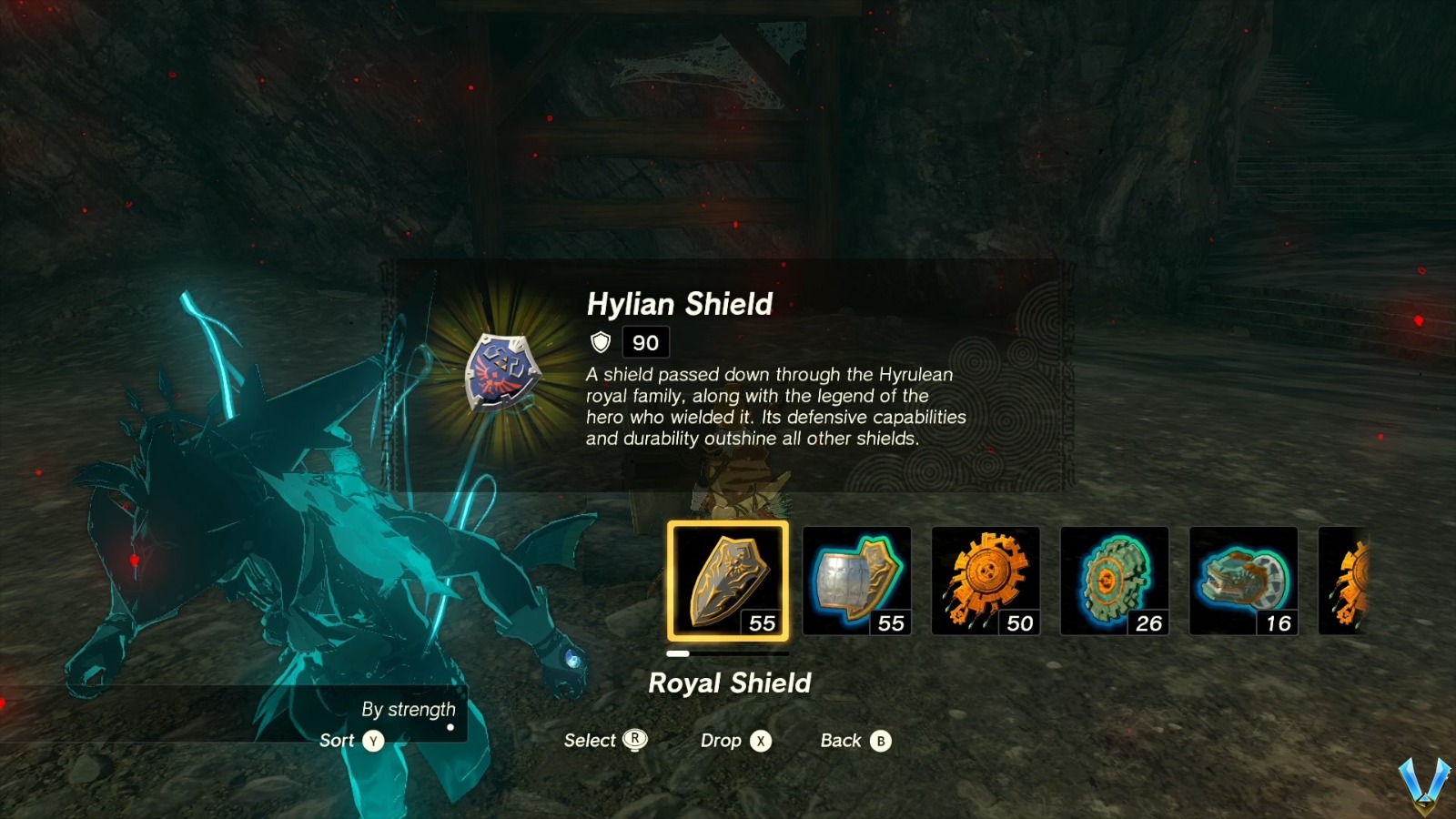Select the highlighted Royal Shield slot

coord(728,582)
